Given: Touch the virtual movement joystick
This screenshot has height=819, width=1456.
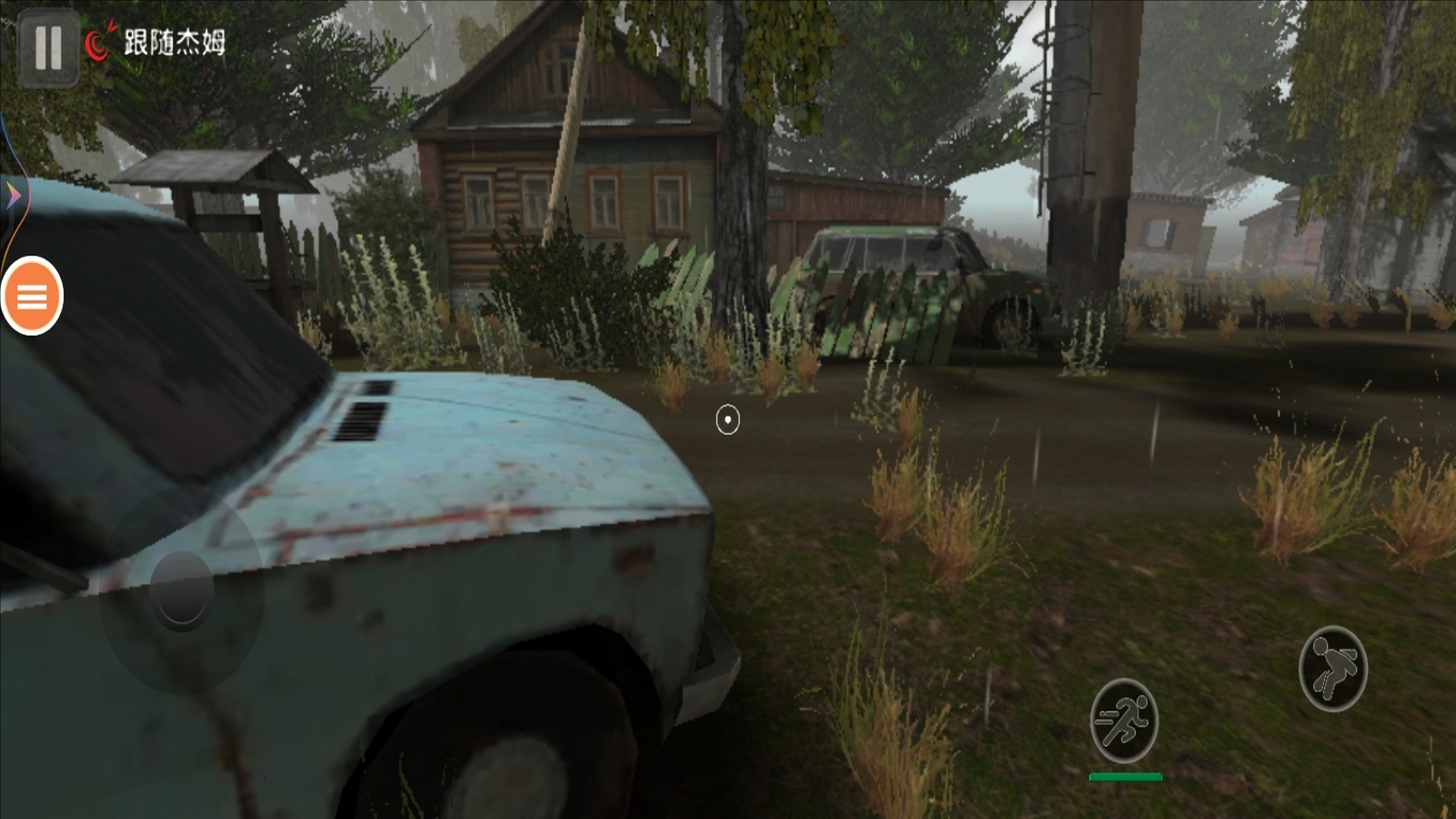Looking at the screenshot, I should (x=182, y=591).
